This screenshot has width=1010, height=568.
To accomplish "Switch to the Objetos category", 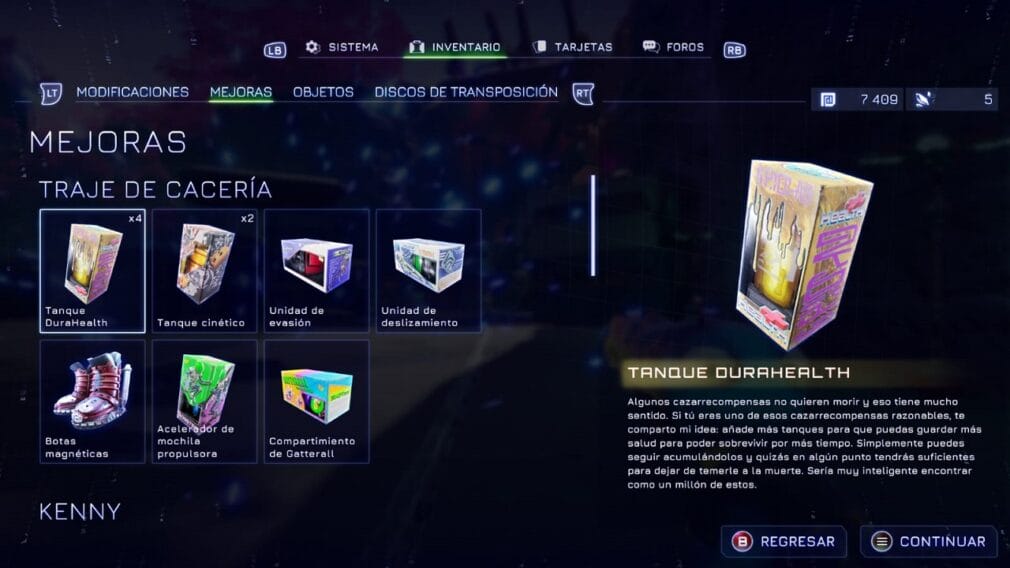I will 323,92.
